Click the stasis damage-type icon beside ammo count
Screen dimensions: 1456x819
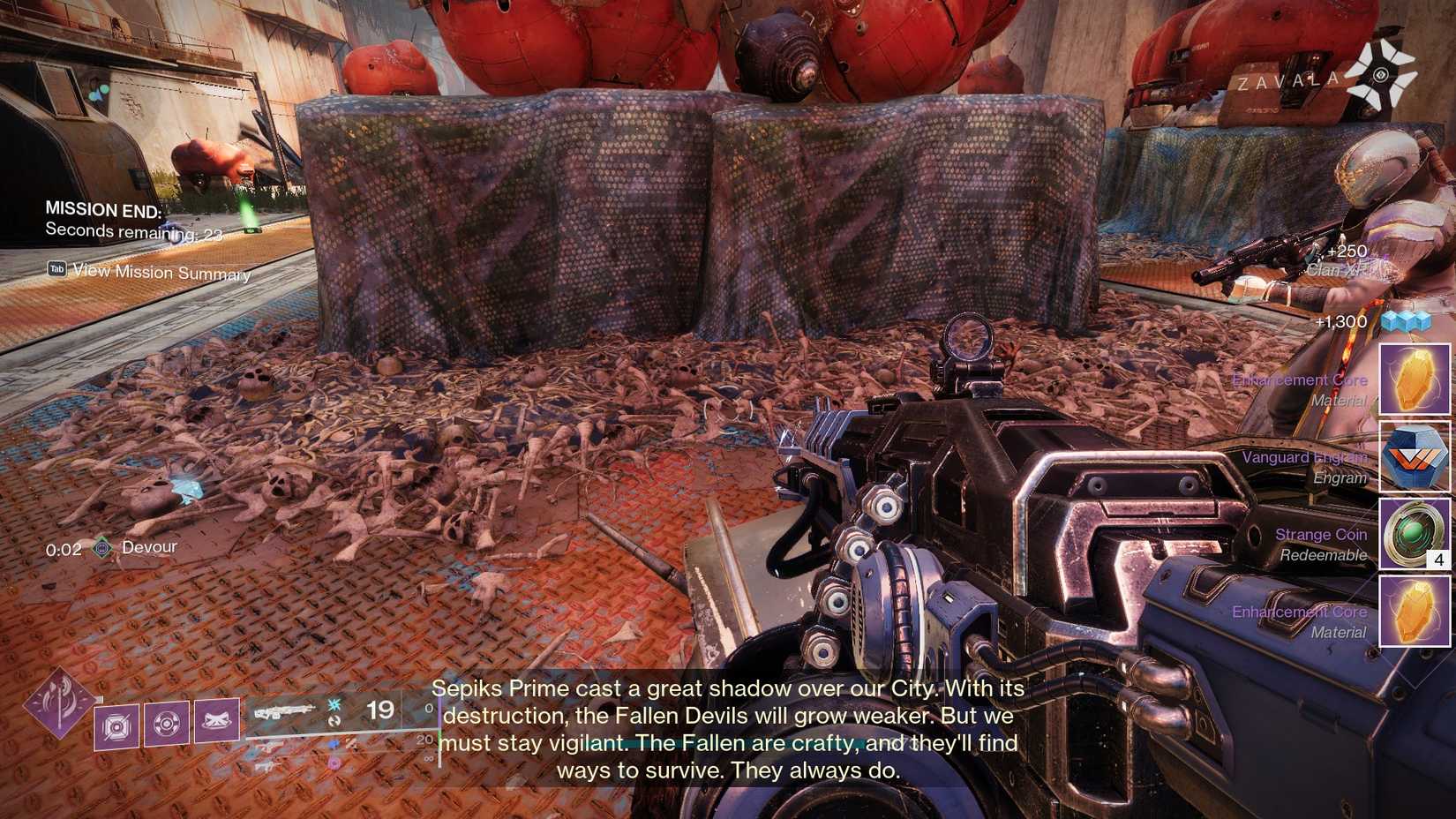[x=334, y=705]
